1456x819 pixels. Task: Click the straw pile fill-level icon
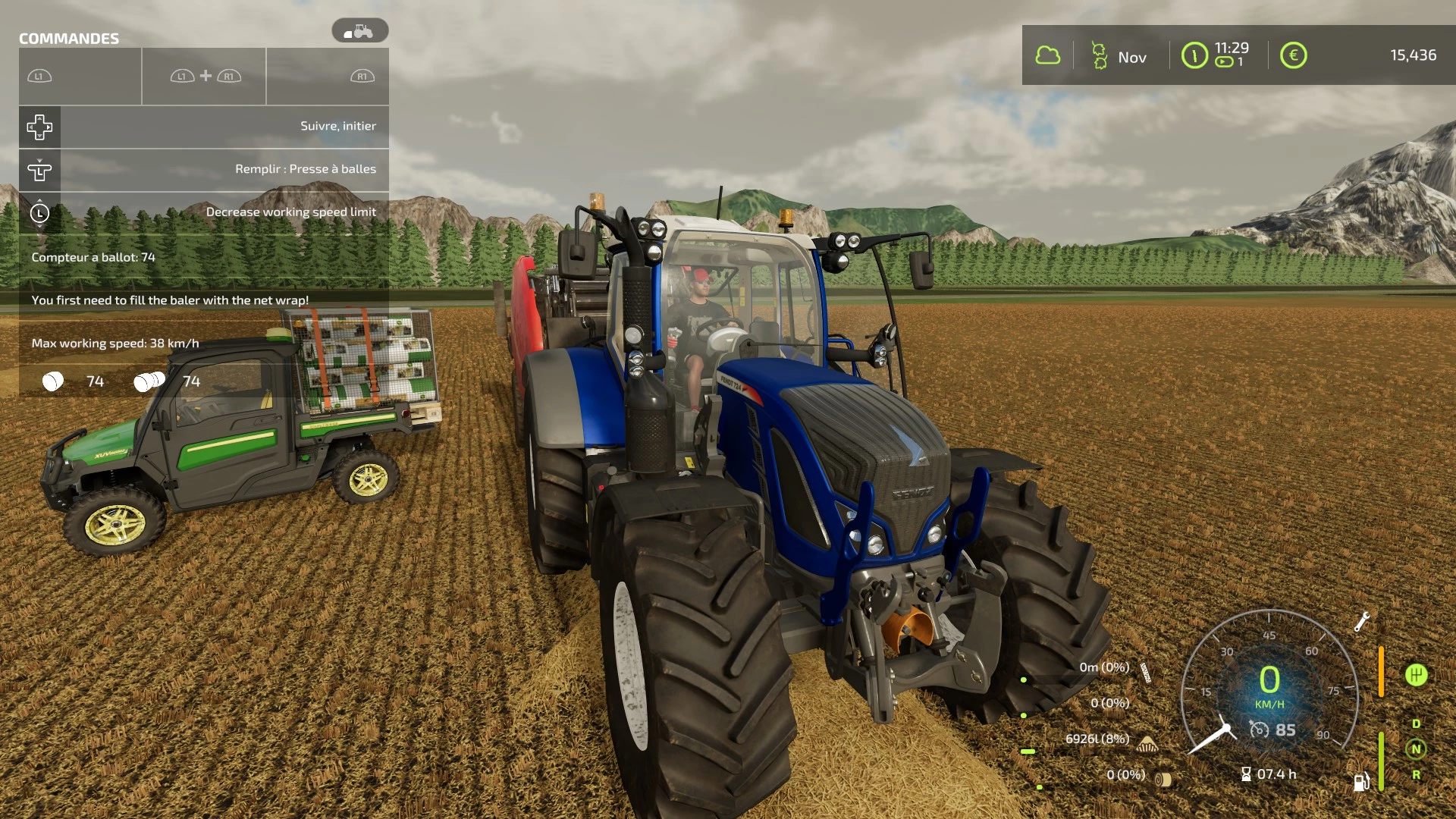(1147, 743)
